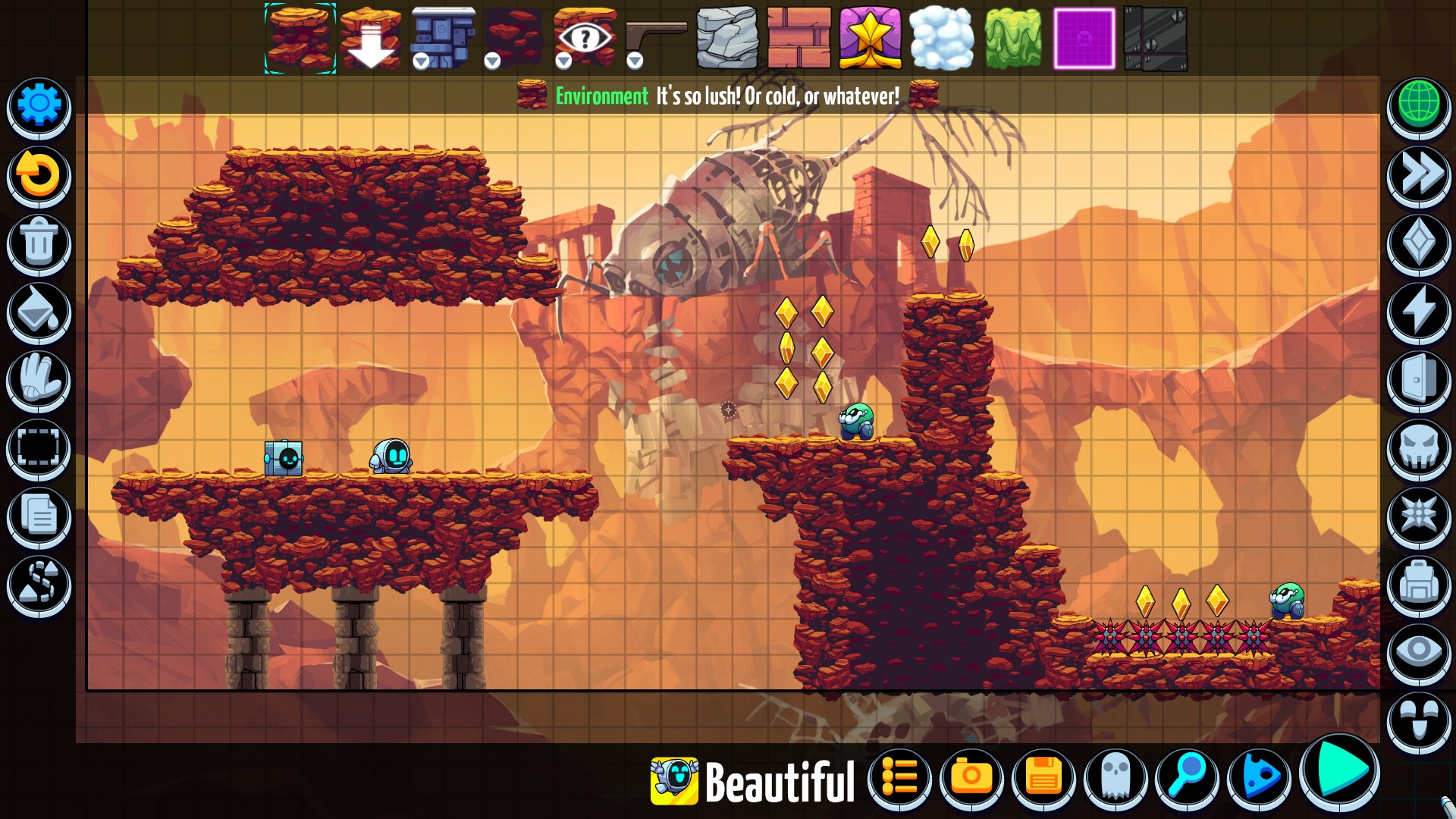The width and height of the screenshot is (1456, 819).
Task: Toggle the eye visibility button
Action: pyautogui.click(x=1419, y=652)
